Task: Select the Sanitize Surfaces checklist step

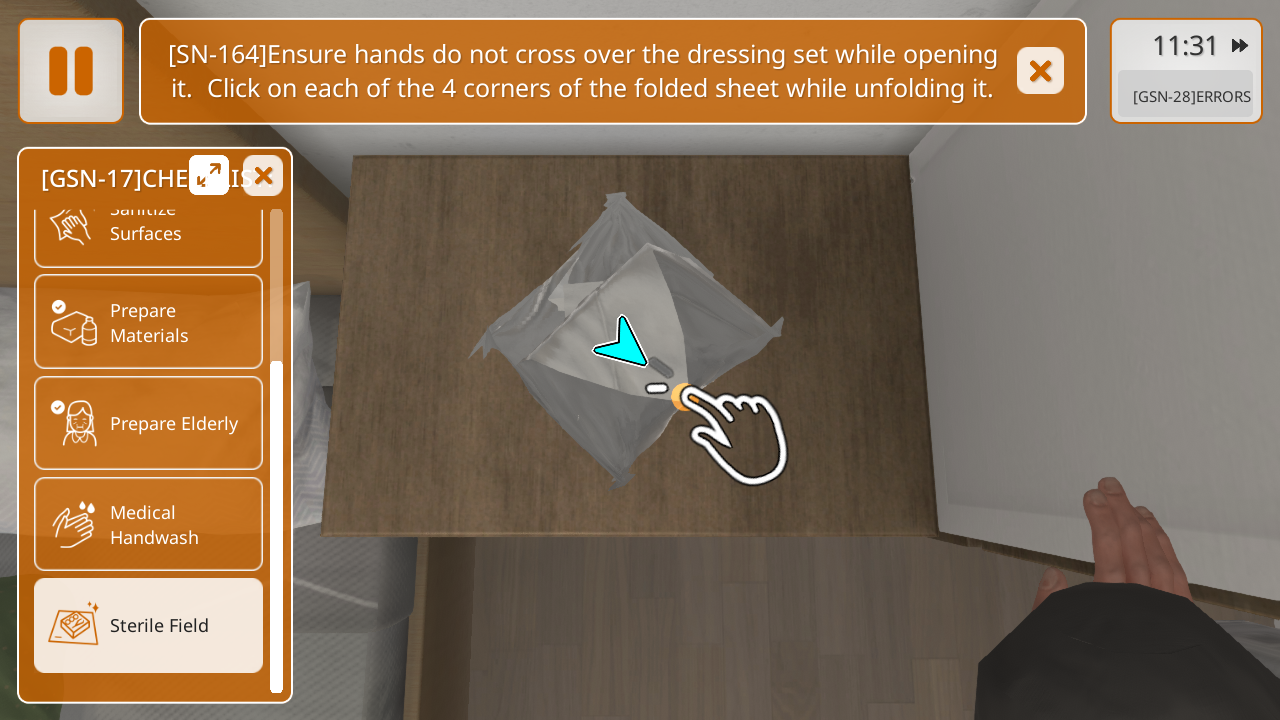Action: pos(148,232)
